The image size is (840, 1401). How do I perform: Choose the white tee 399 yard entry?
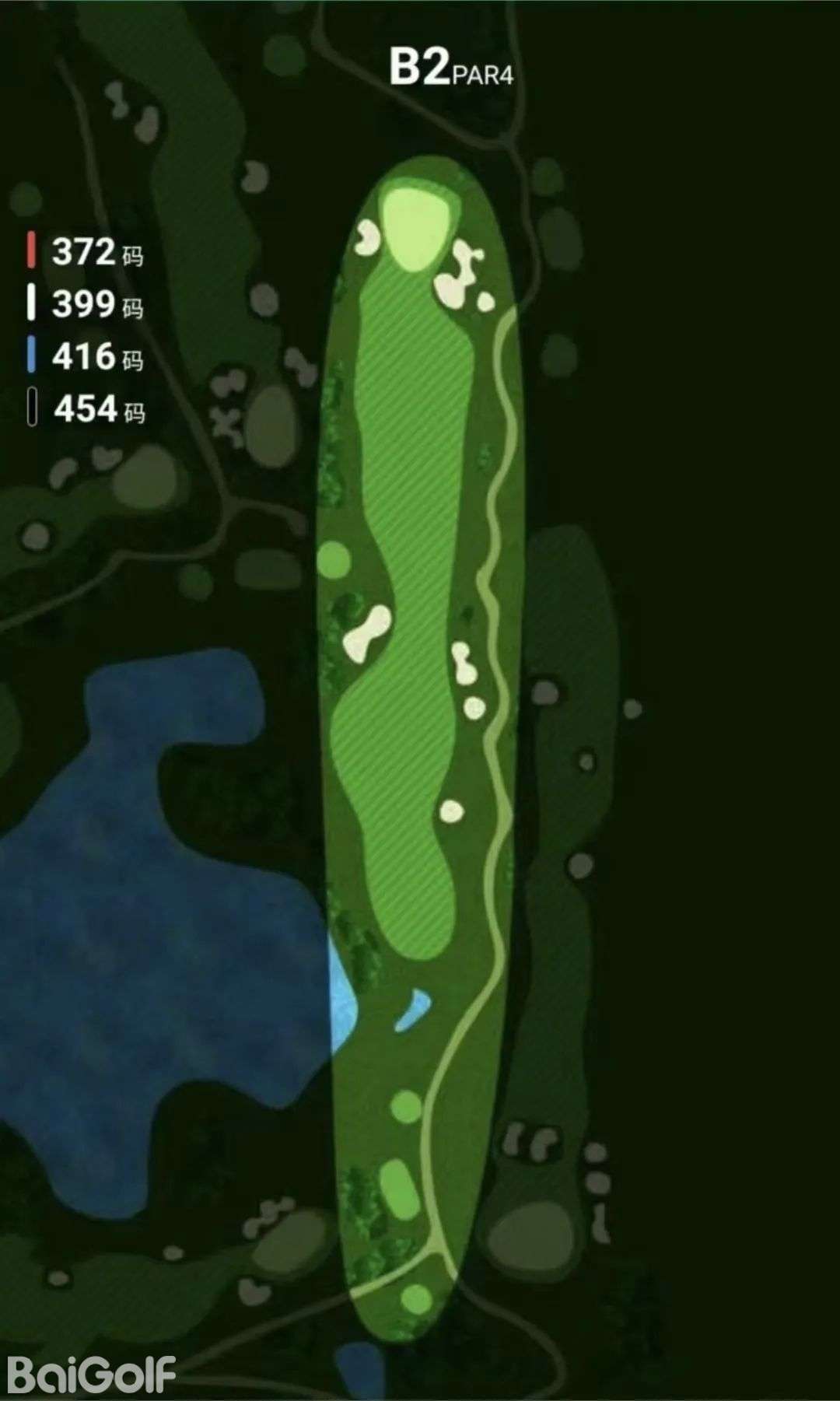tap(84, 303)
